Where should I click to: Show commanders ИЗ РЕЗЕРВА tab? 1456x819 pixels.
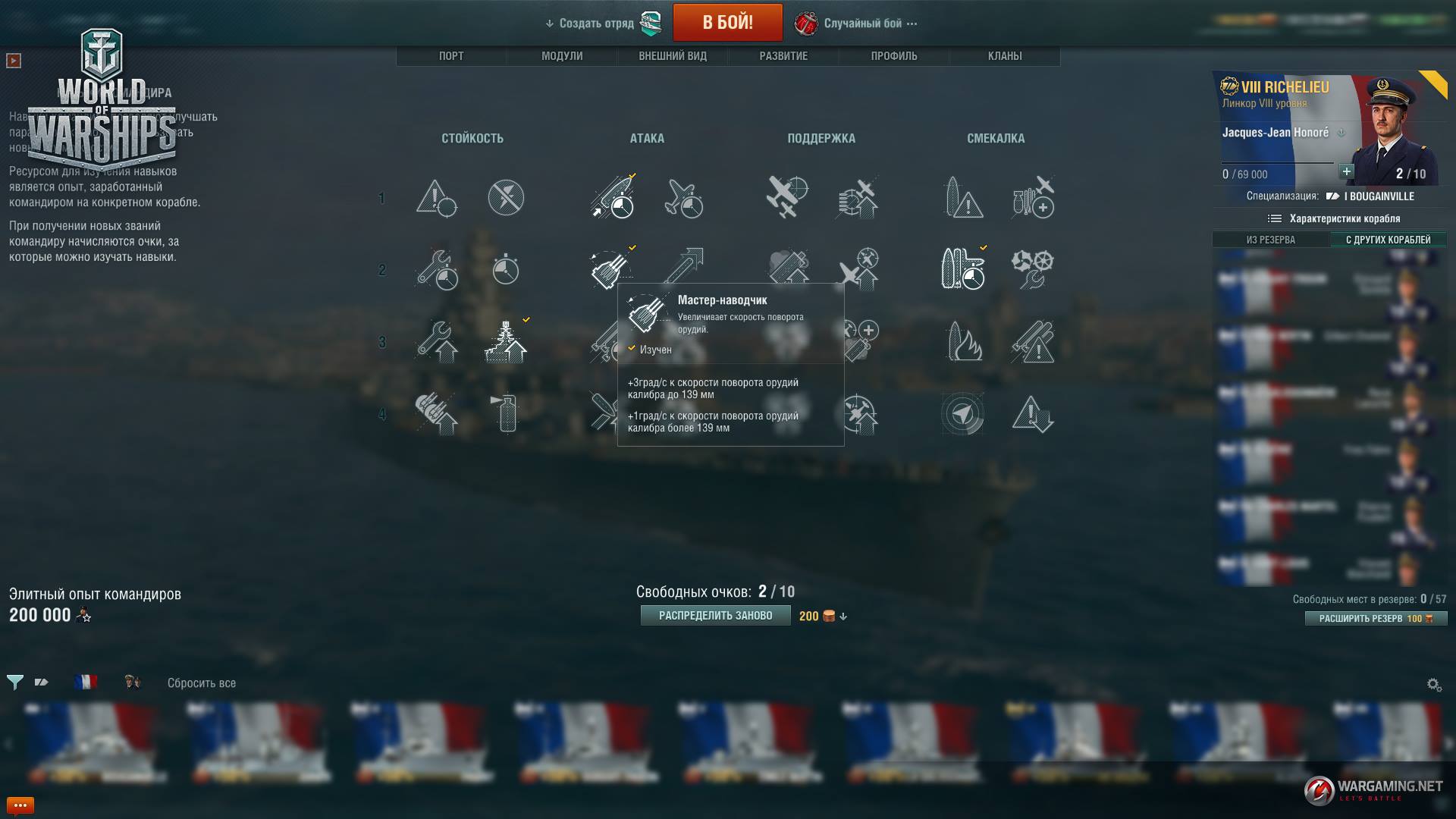1271,240
